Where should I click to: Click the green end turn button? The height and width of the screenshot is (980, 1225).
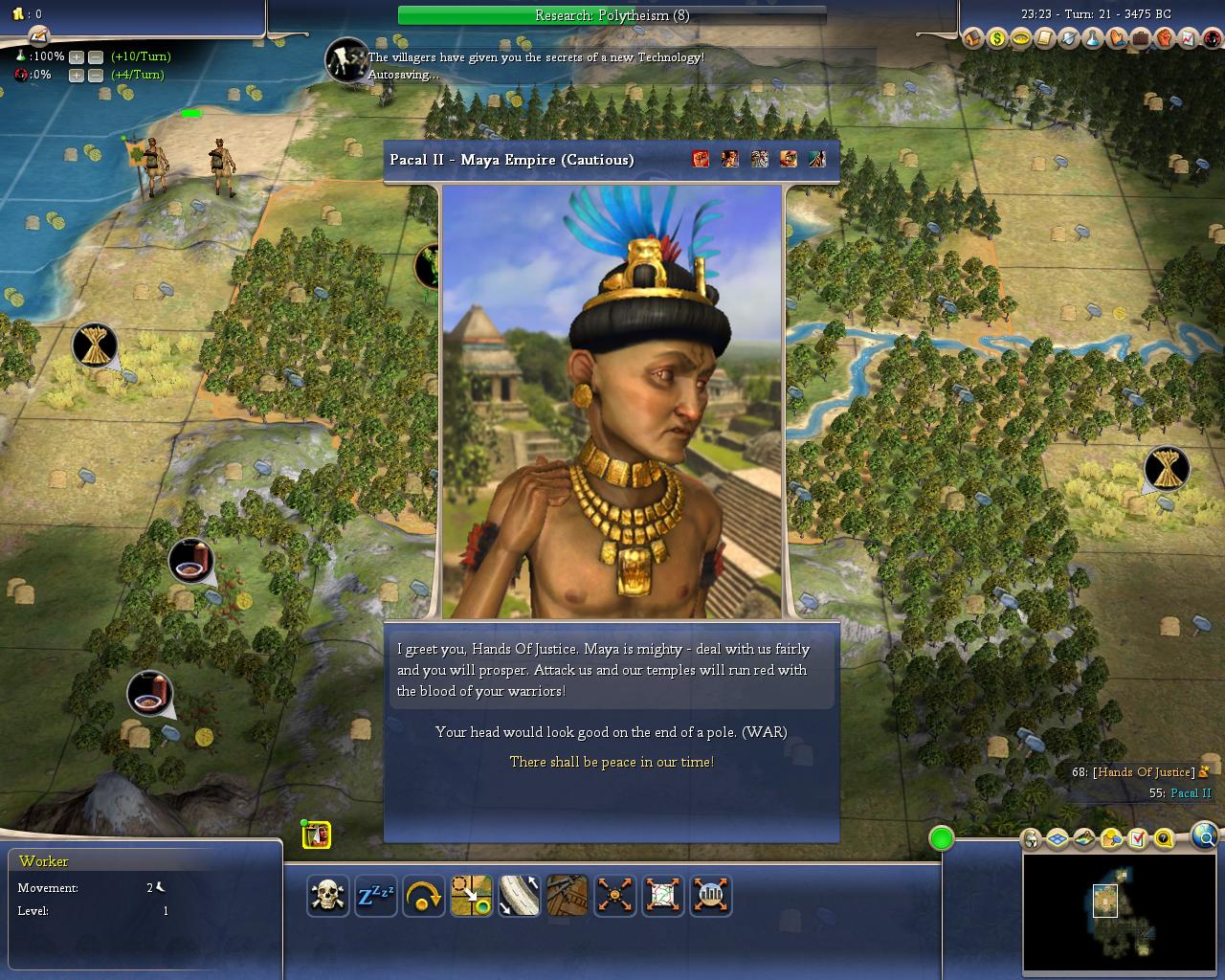[x=942, y=838]
